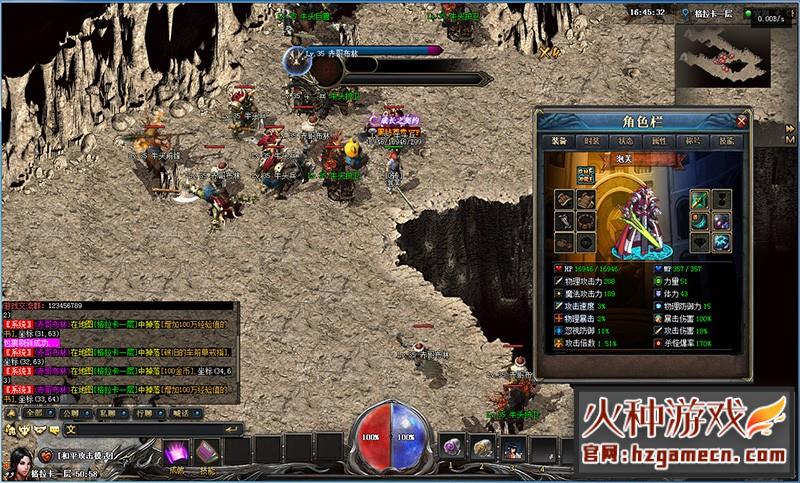Select the 属性 tab

tap(658, 142)
